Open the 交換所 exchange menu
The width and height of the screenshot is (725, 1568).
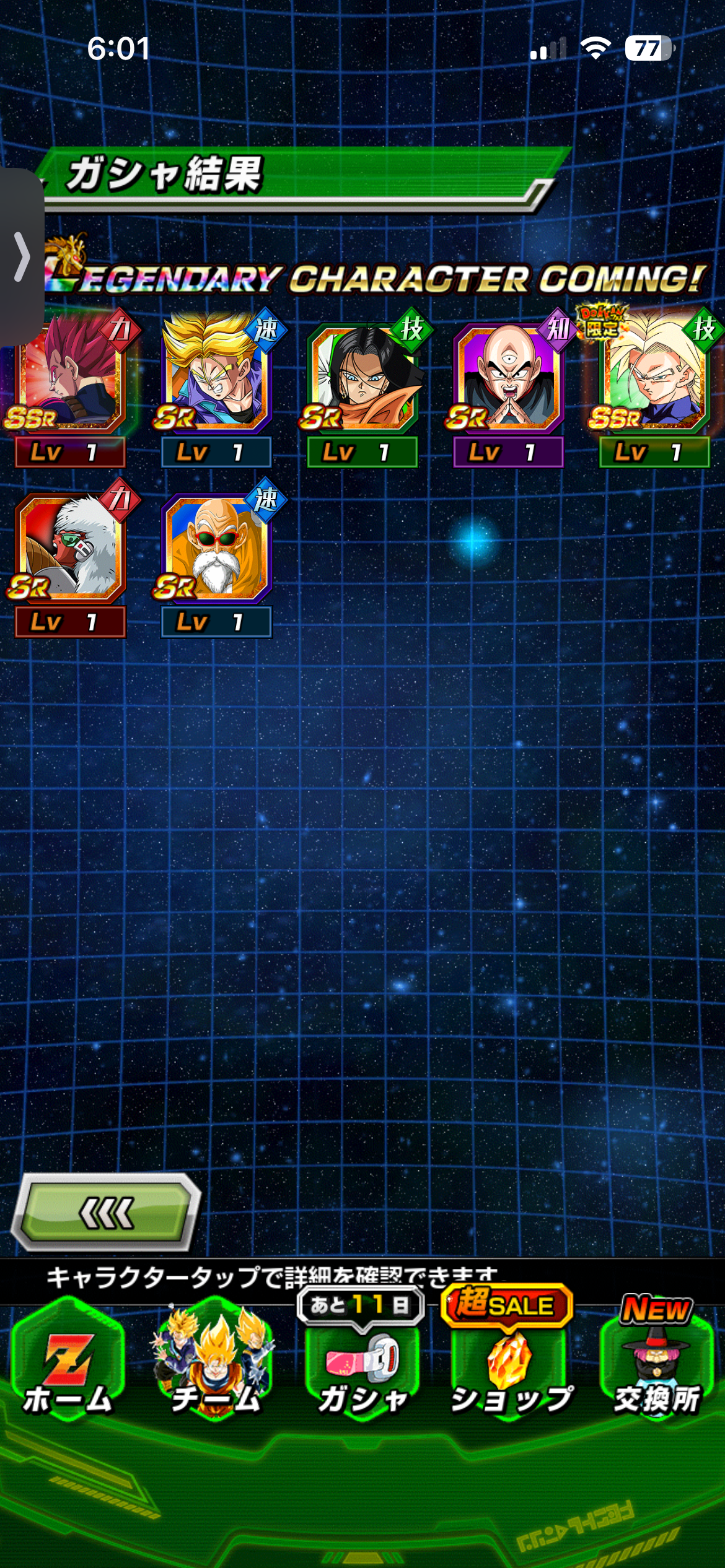tap(657, 1370)
